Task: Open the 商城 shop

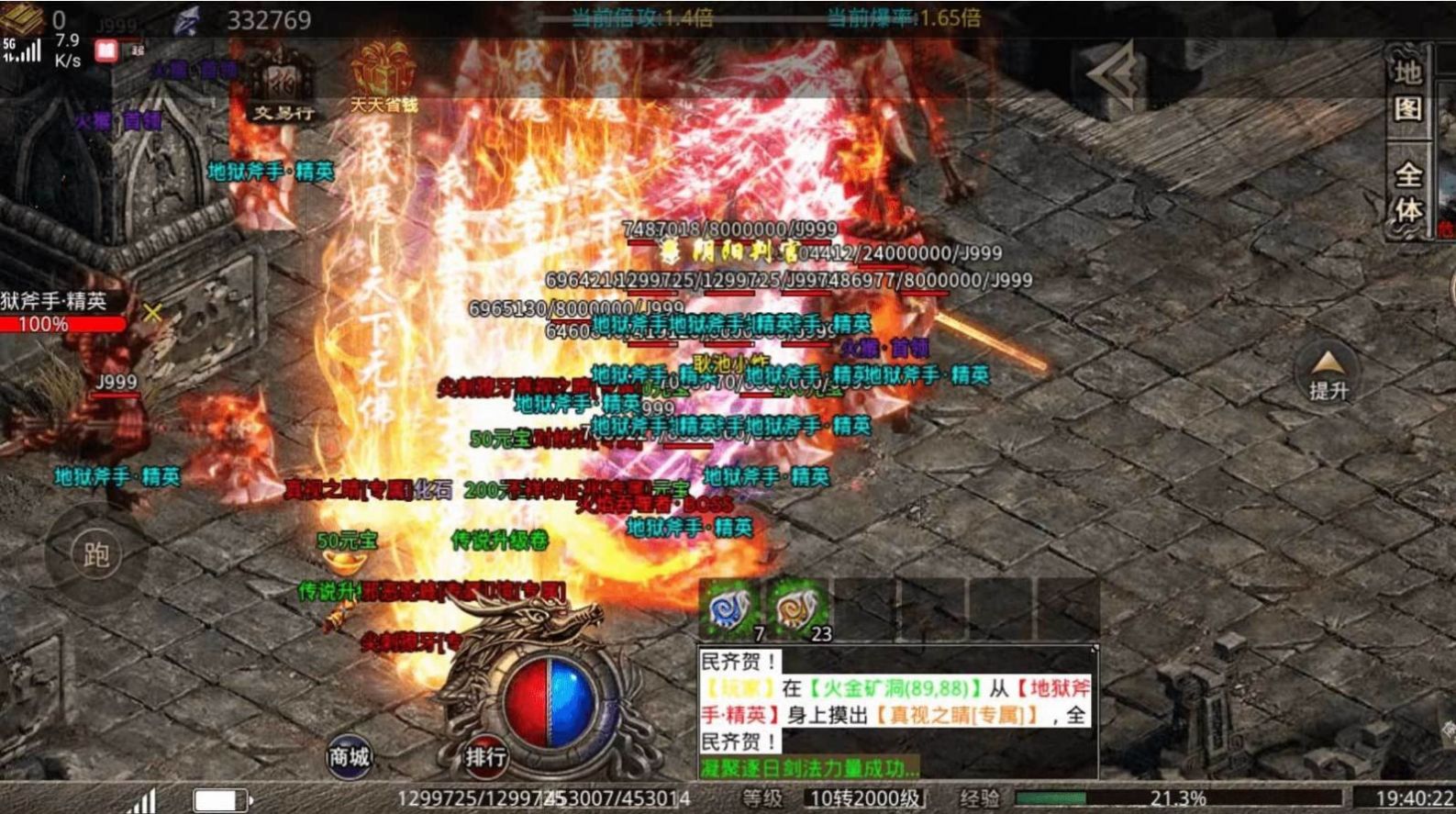Action: pos(349,756)
